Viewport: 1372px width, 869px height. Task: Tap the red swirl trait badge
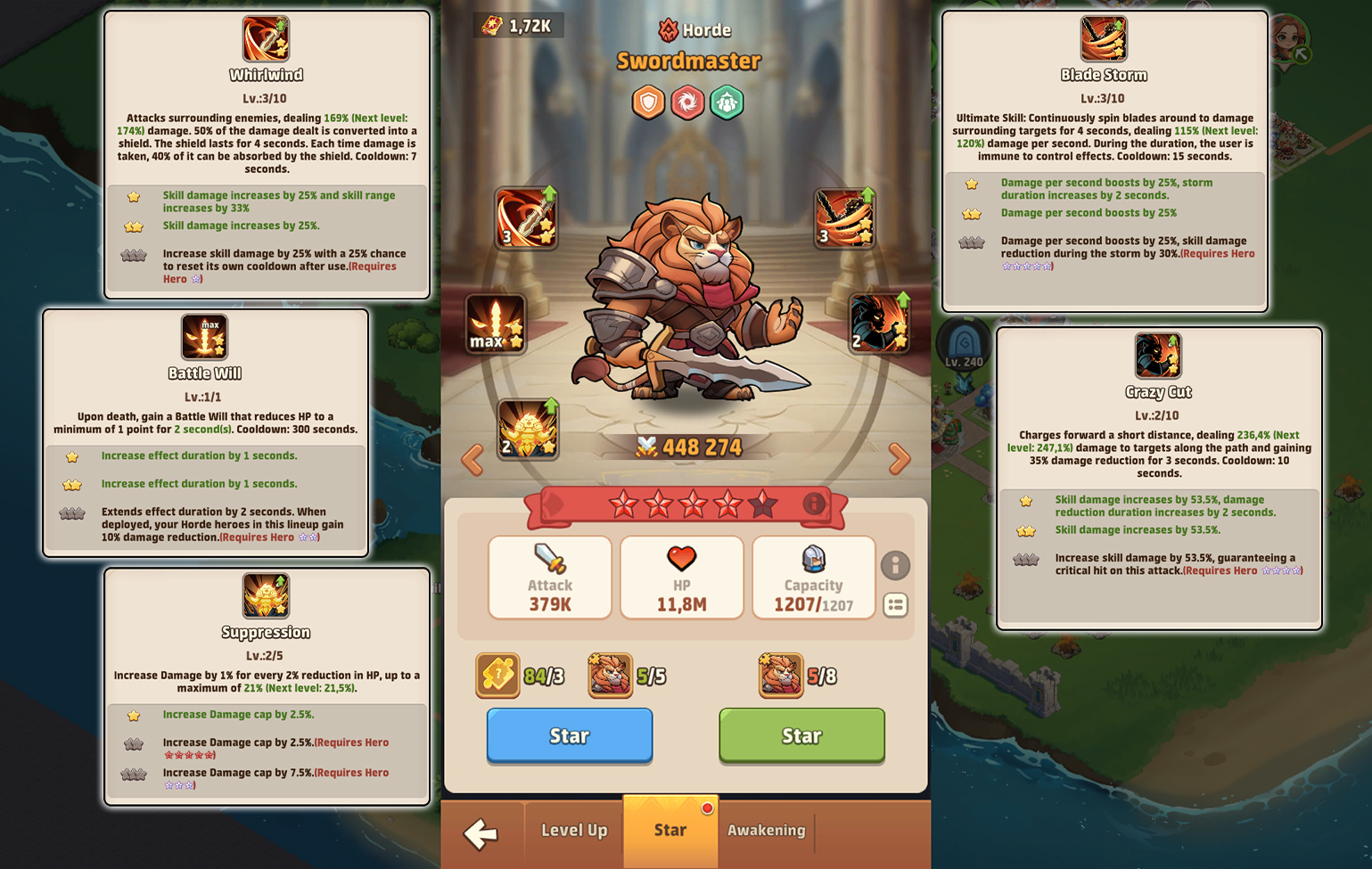coord(687,102)
